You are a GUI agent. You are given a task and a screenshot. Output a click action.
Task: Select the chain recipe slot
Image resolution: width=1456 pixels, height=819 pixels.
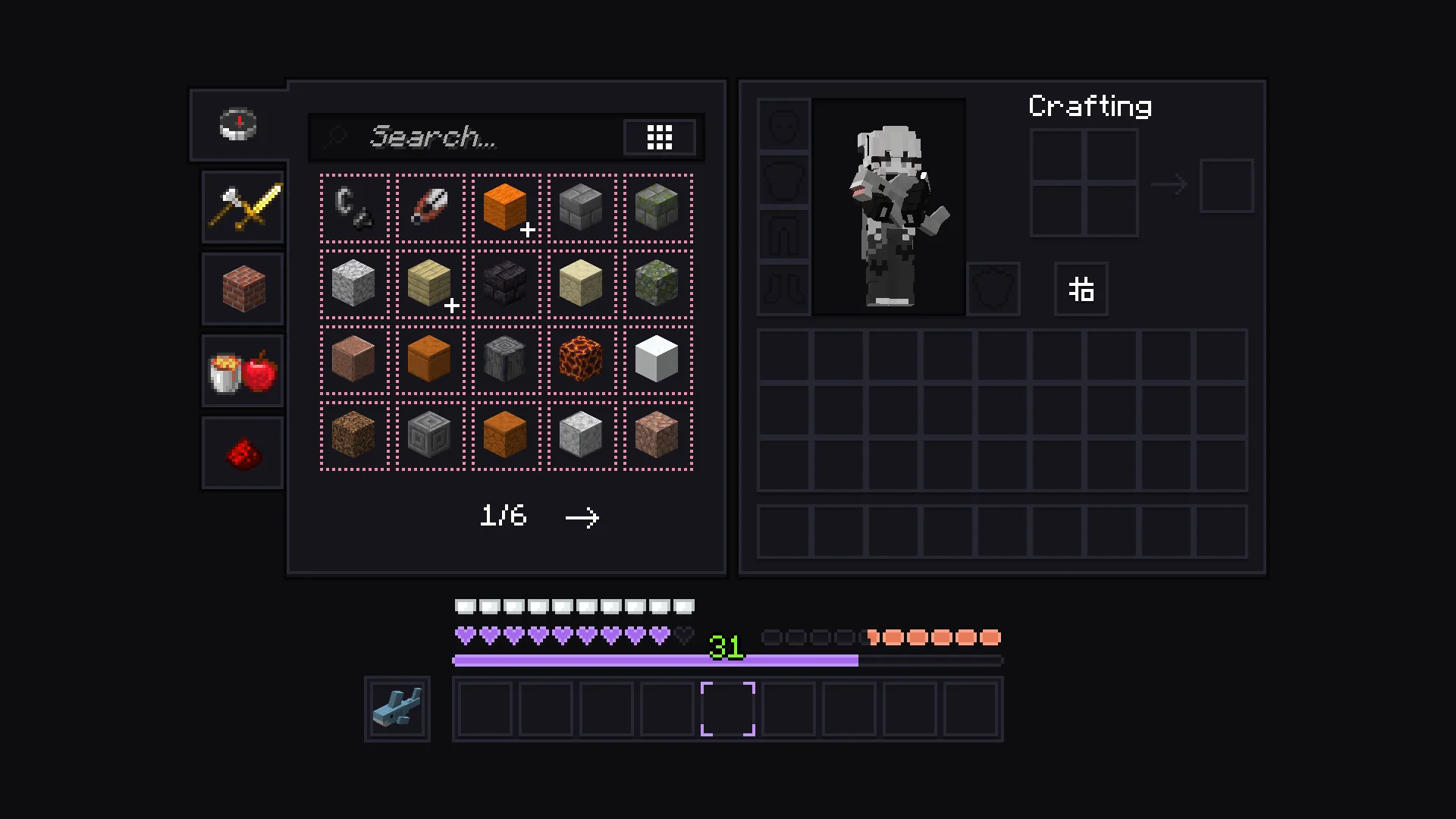pyautogui.click(x=354, y=208)
